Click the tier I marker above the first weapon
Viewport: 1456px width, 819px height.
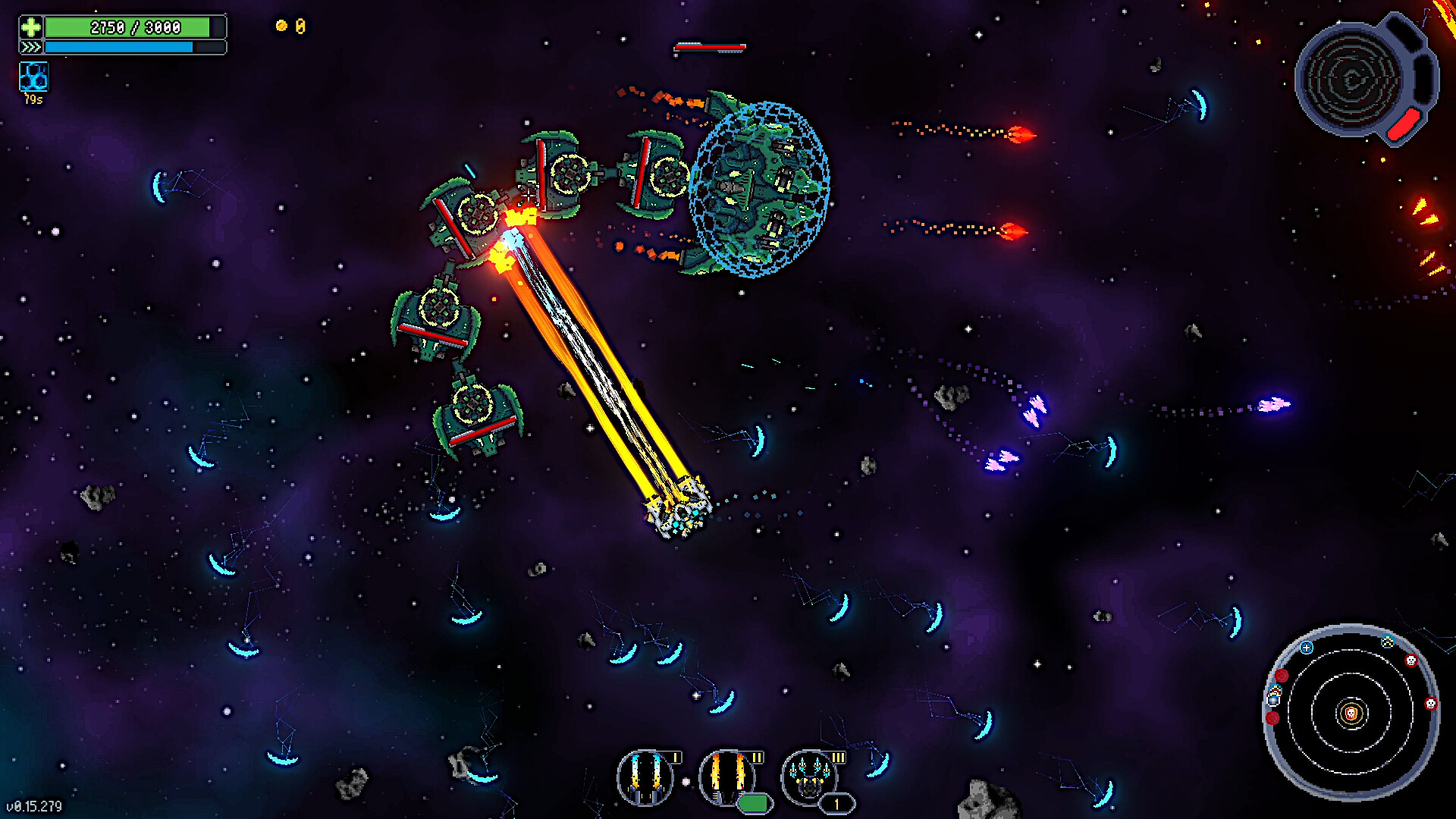(x=676, y=757)
